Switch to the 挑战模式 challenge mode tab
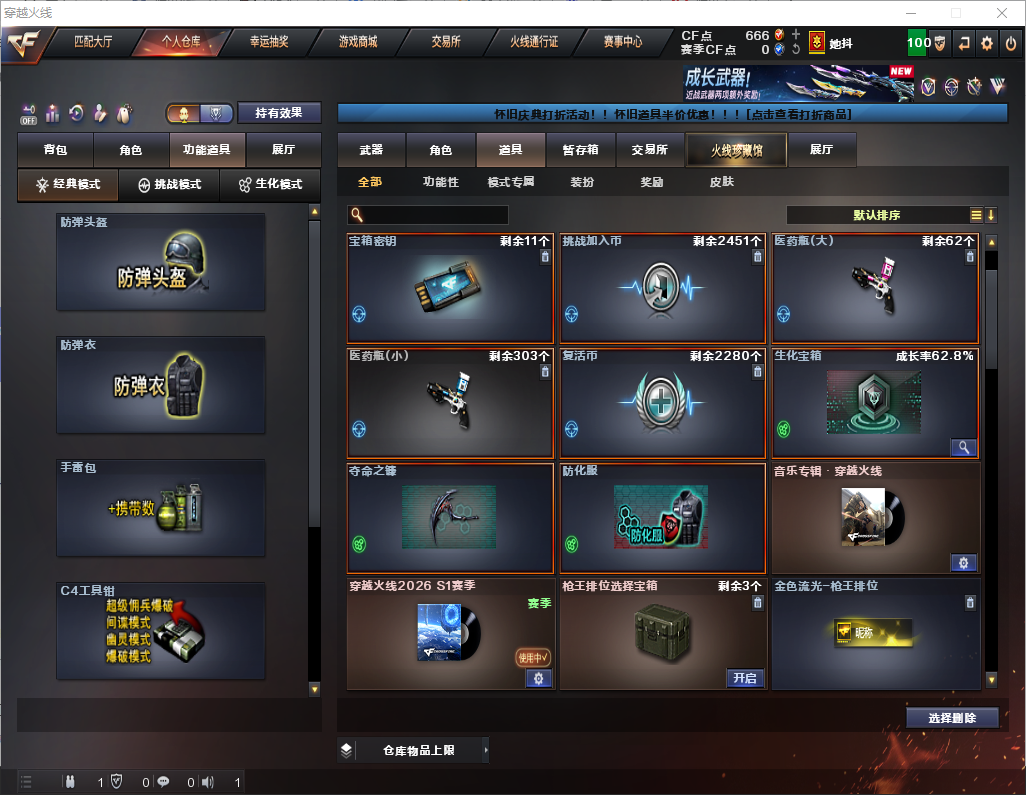Screen dimensions: 1026x795 [169, 185]
